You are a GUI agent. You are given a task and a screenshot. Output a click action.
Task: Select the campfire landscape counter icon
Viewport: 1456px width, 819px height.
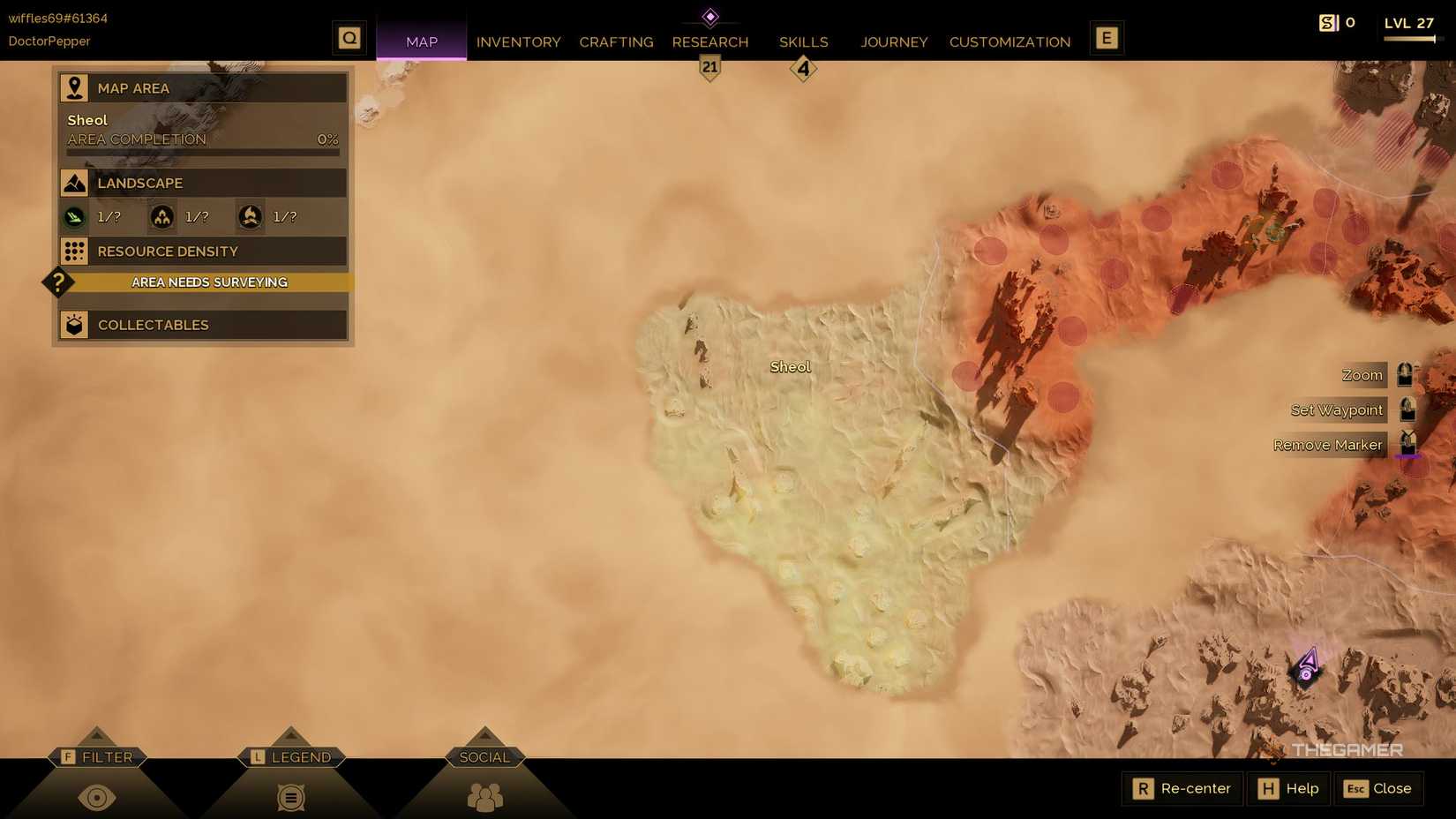point(250,216)
